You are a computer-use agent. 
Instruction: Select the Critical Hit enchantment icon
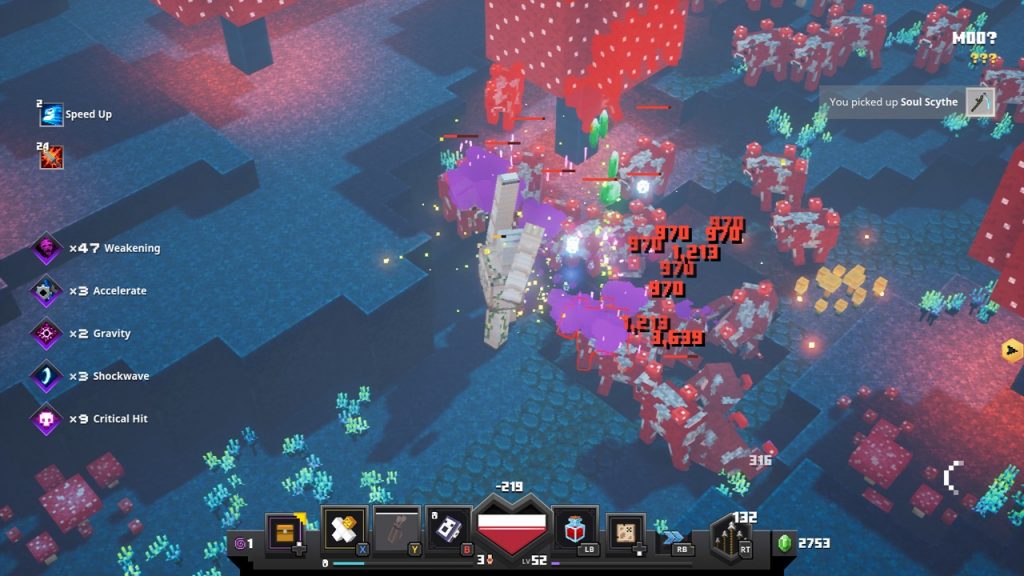(x=46, y=419)
